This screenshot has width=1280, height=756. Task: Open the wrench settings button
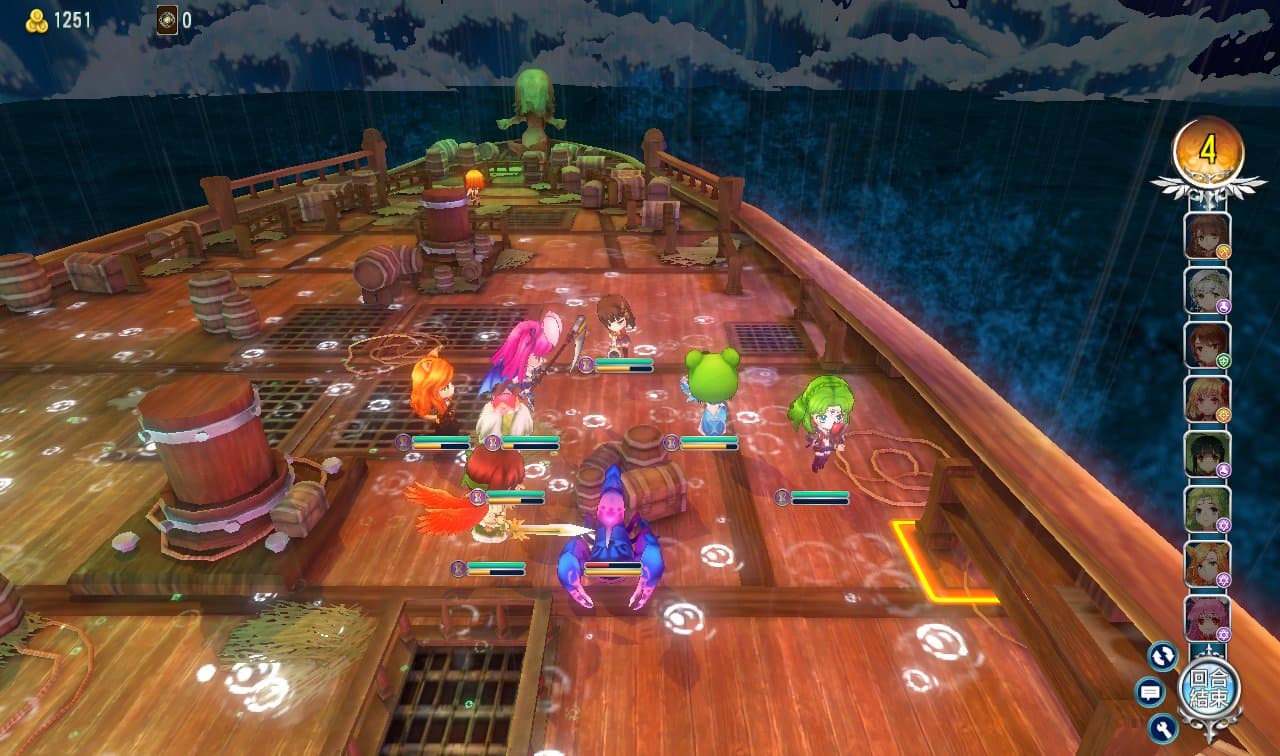click(x=1162, y=727)
